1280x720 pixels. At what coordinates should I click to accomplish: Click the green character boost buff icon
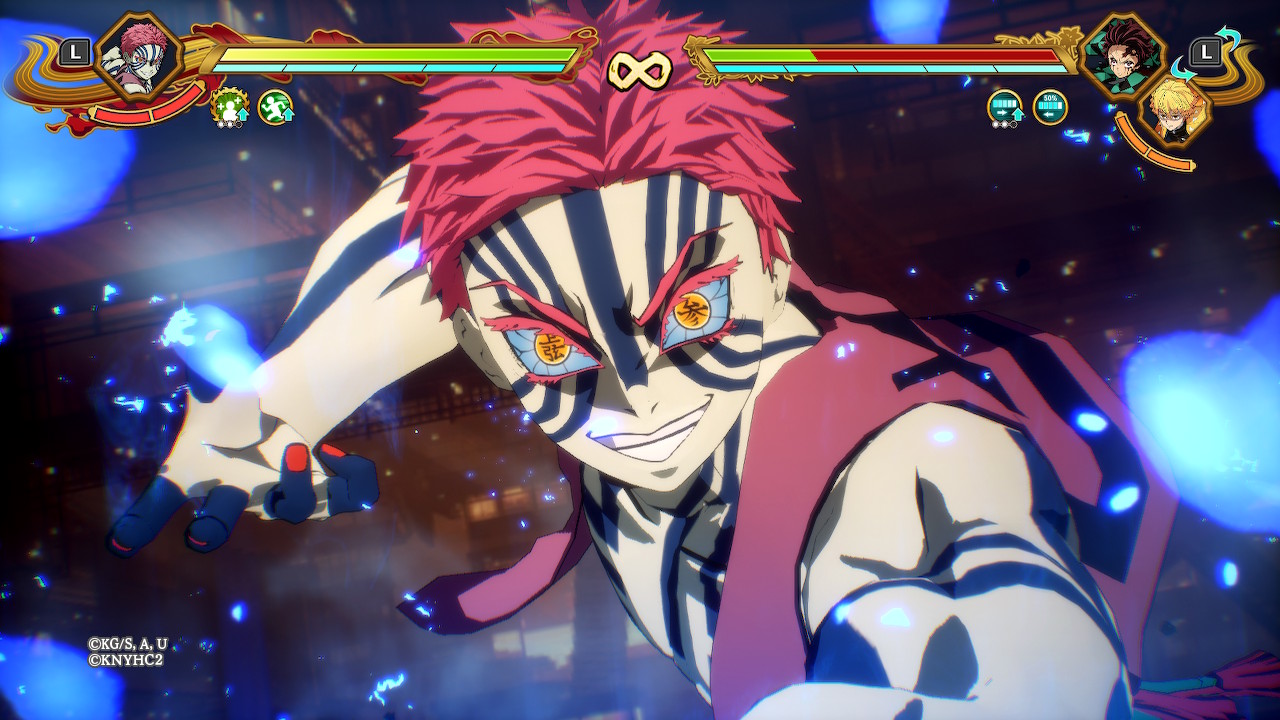(x=230, y=107)
